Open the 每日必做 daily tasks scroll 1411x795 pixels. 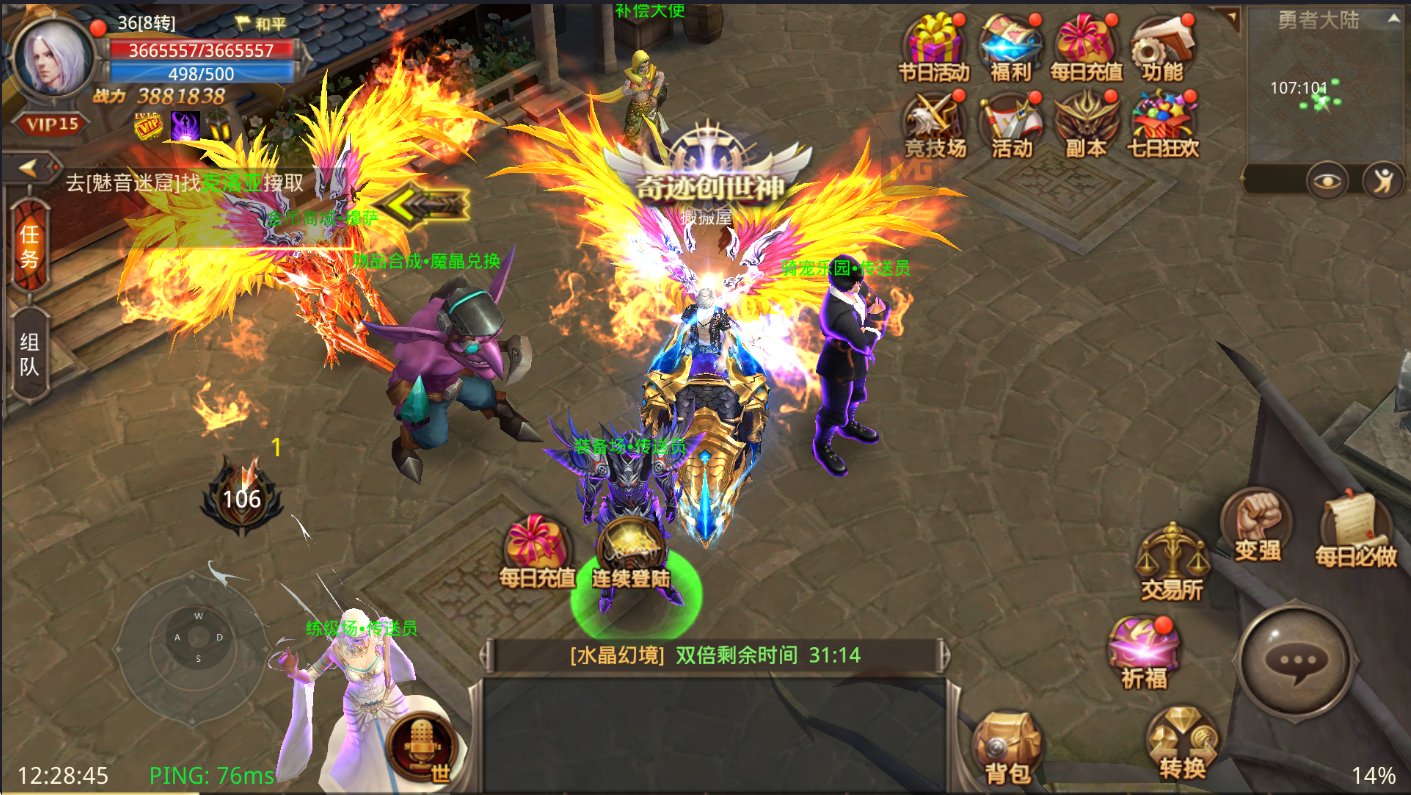tap(1355, 531)
